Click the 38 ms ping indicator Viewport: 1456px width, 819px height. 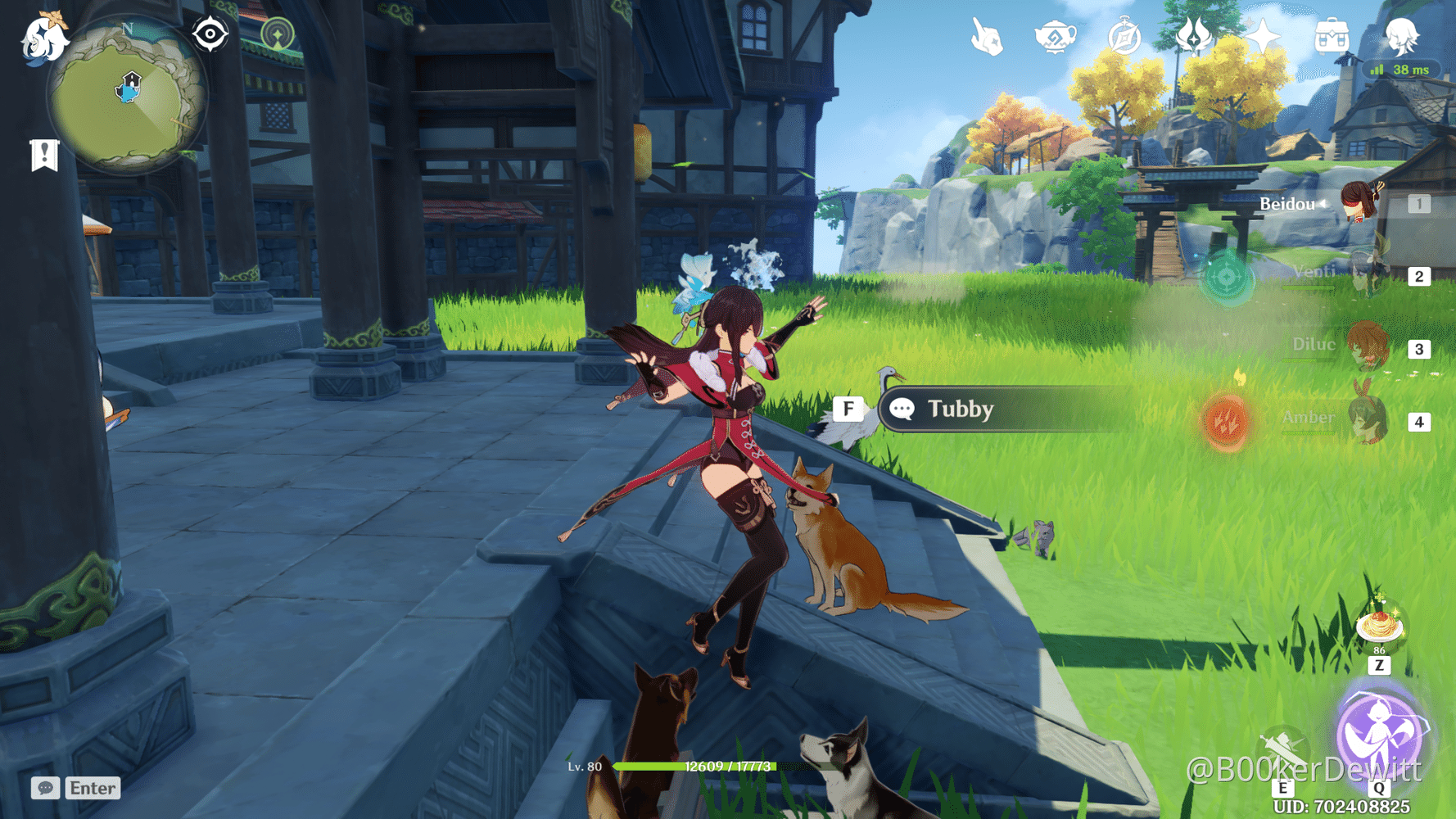click(1401, 70)
